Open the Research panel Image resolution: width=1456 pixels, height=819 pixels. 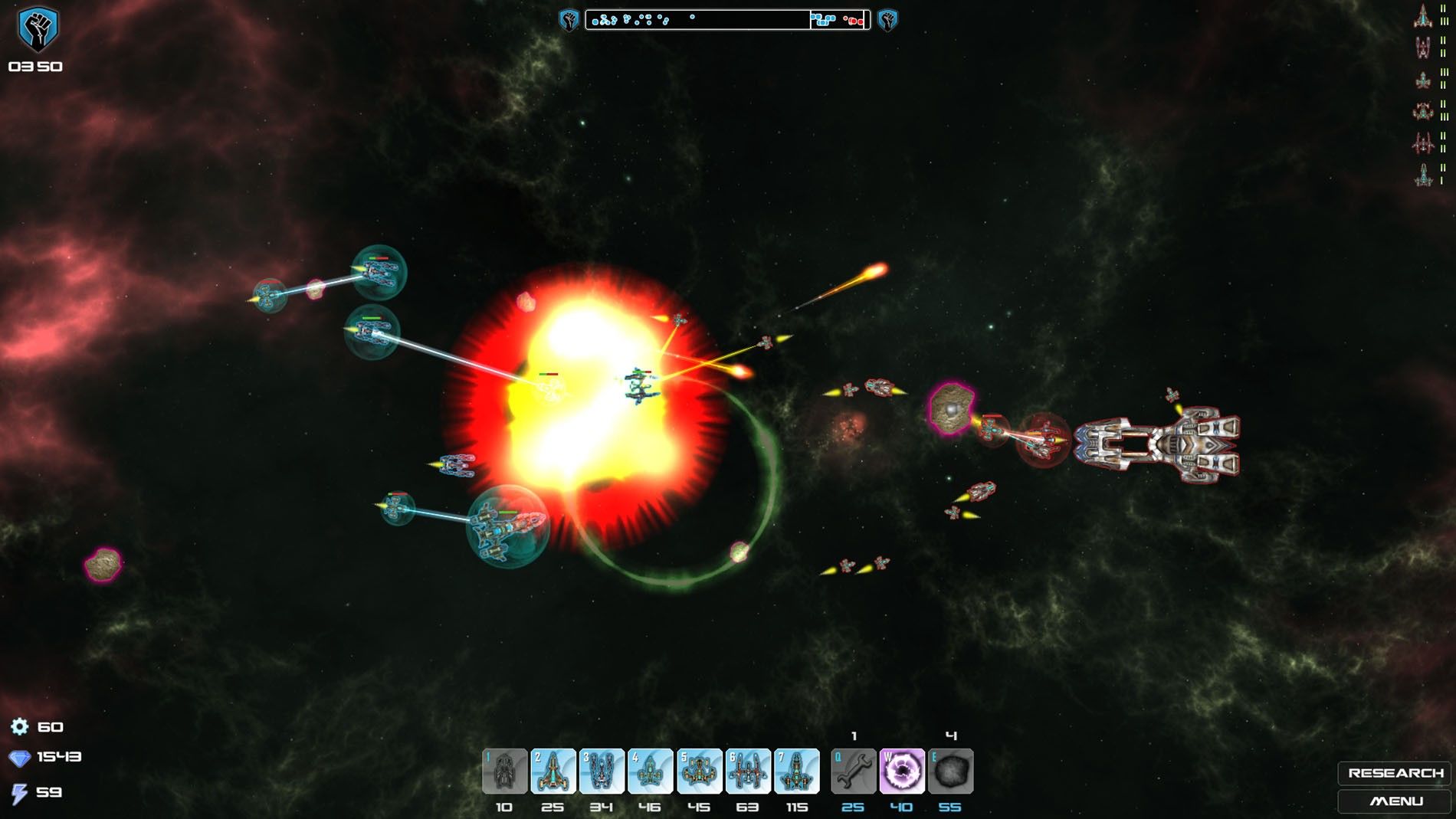pyautogui.click(x=1395, y=773)
